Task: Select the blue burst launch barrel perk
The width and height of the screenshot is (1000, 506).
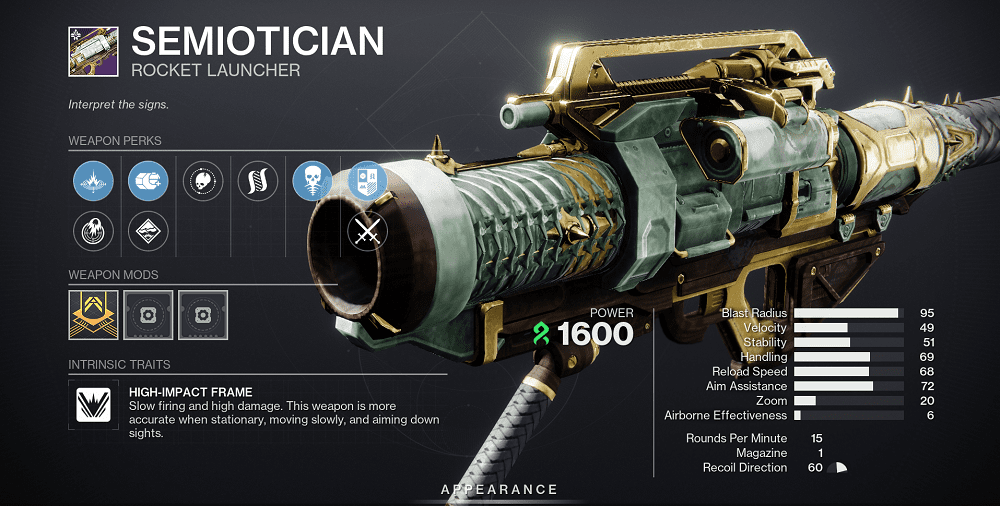Action: 94,181
